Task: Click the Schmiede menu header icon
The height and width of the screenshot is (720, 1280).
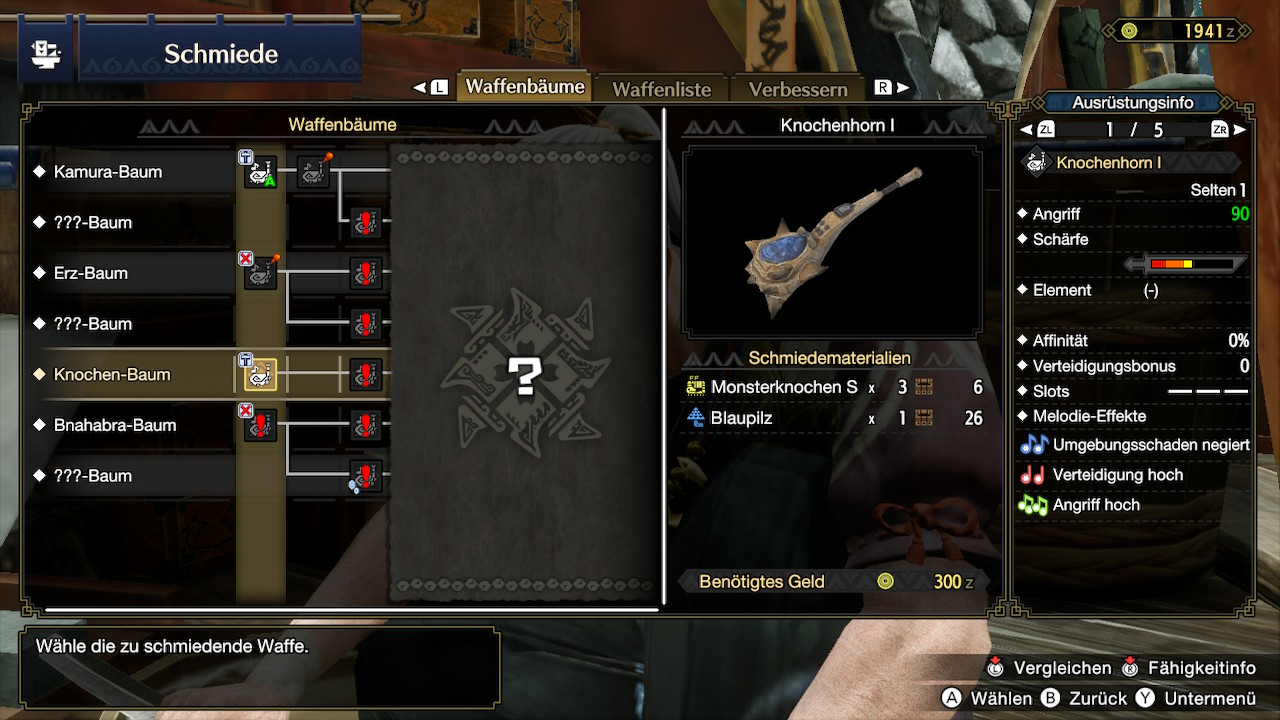Action: coord(45,53)
